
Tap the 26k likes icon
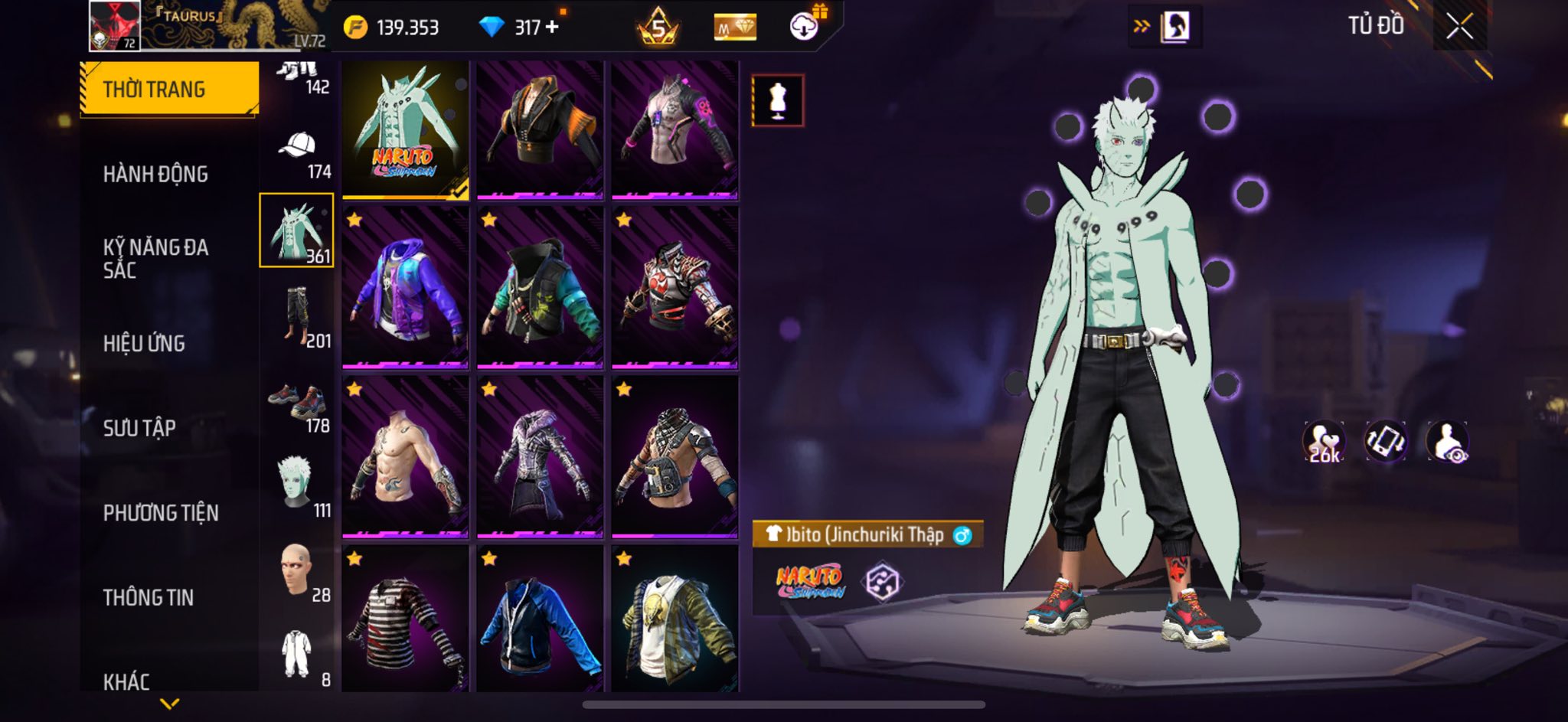(1324, 443)
